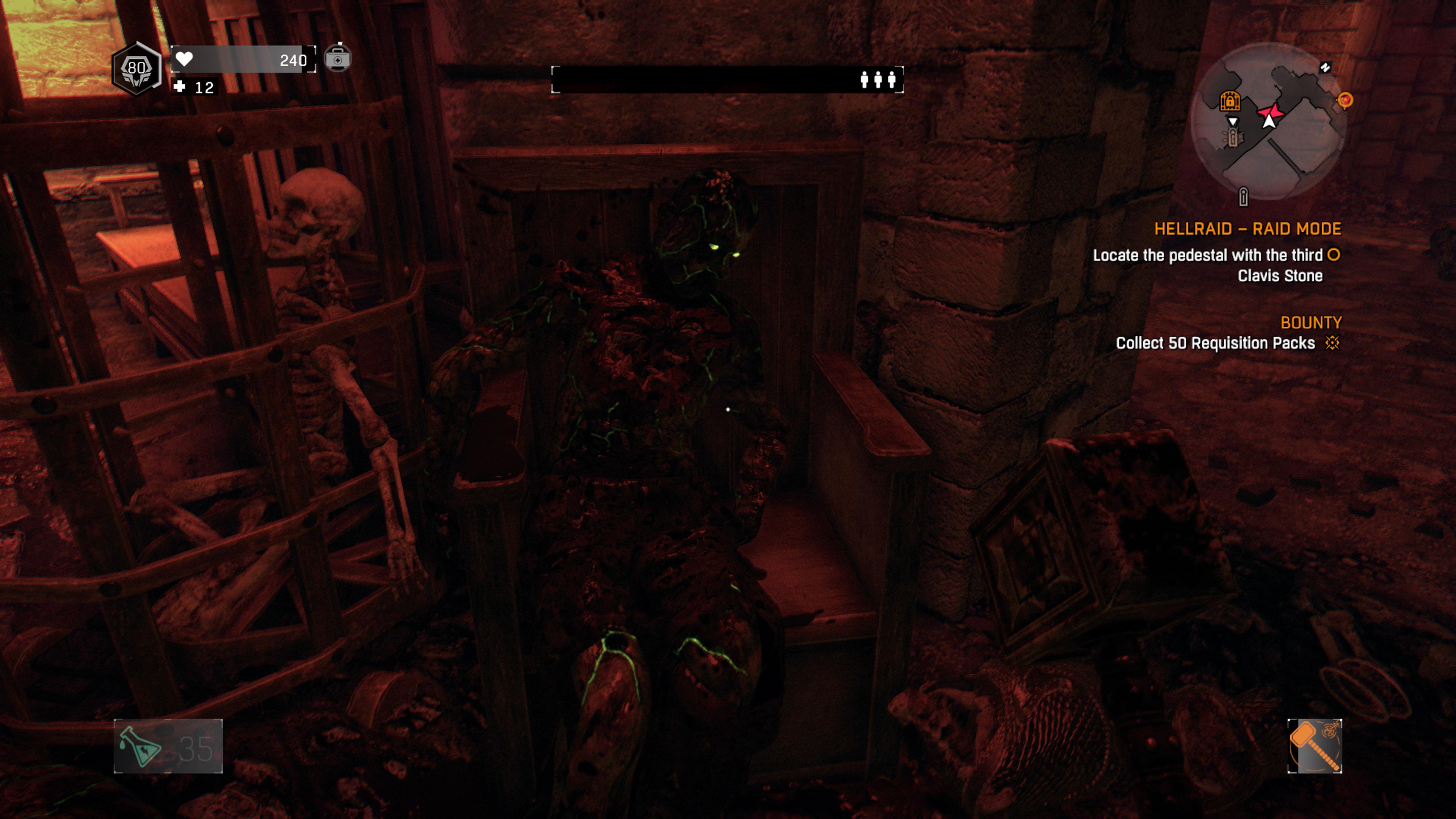
Task: Click the locked chest marker on minimap
Action: 1230,100
